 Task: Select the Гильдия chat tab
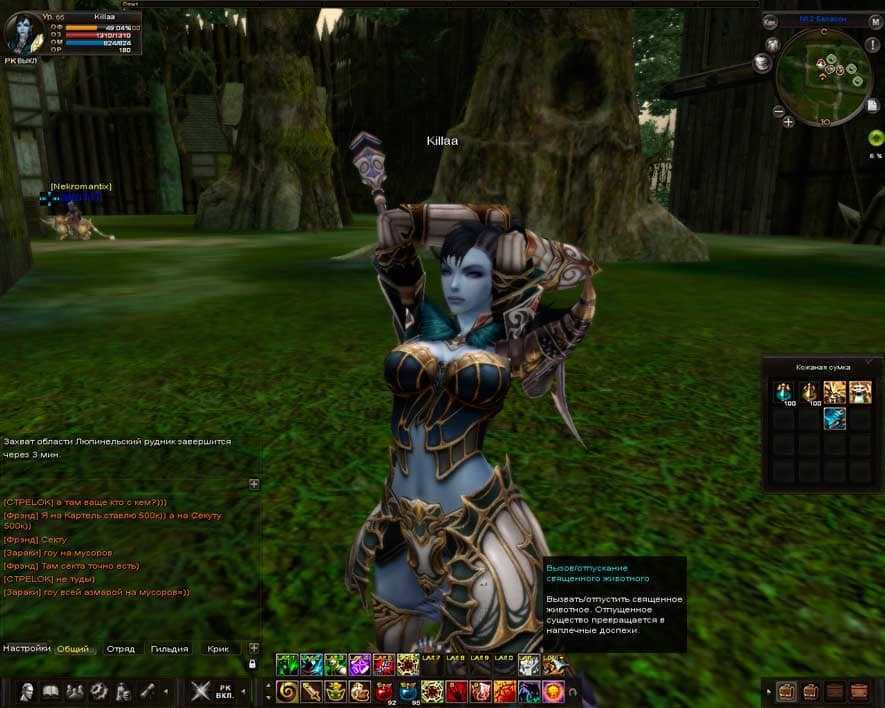(169, 649)
